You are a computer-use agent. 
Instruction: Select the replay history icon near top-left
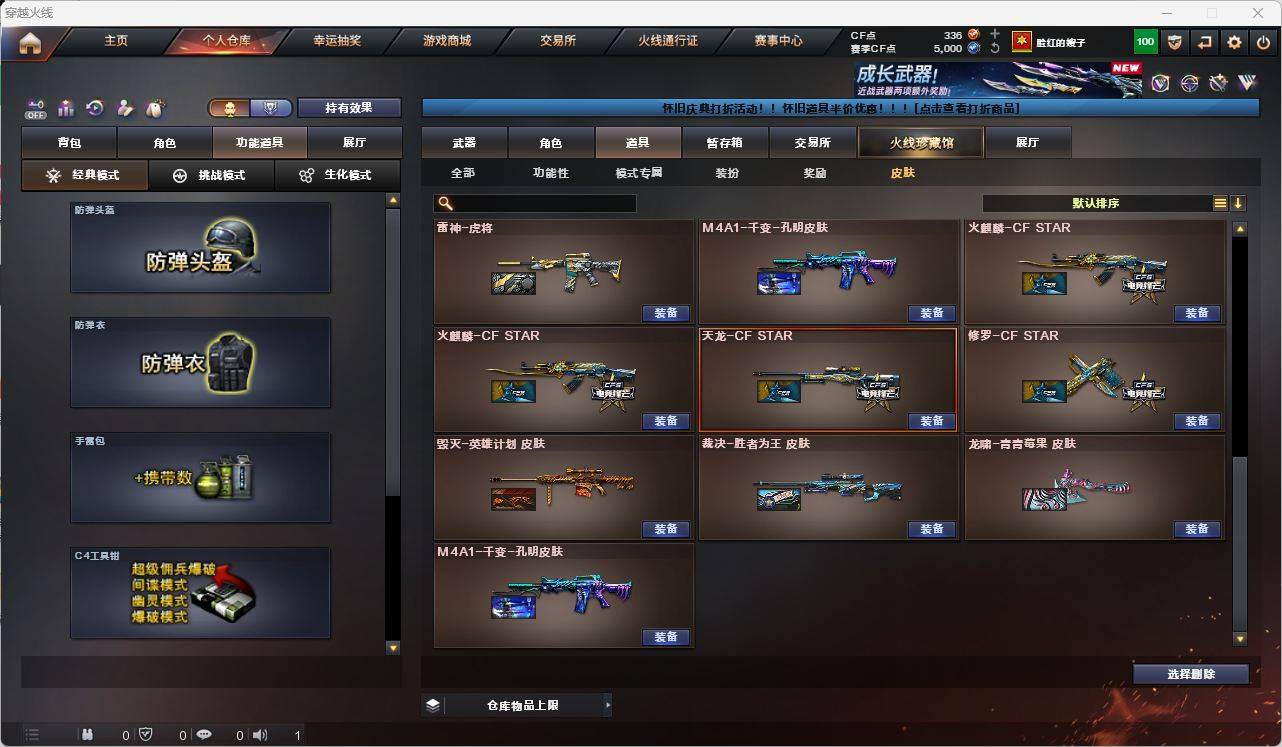(95, 108)
